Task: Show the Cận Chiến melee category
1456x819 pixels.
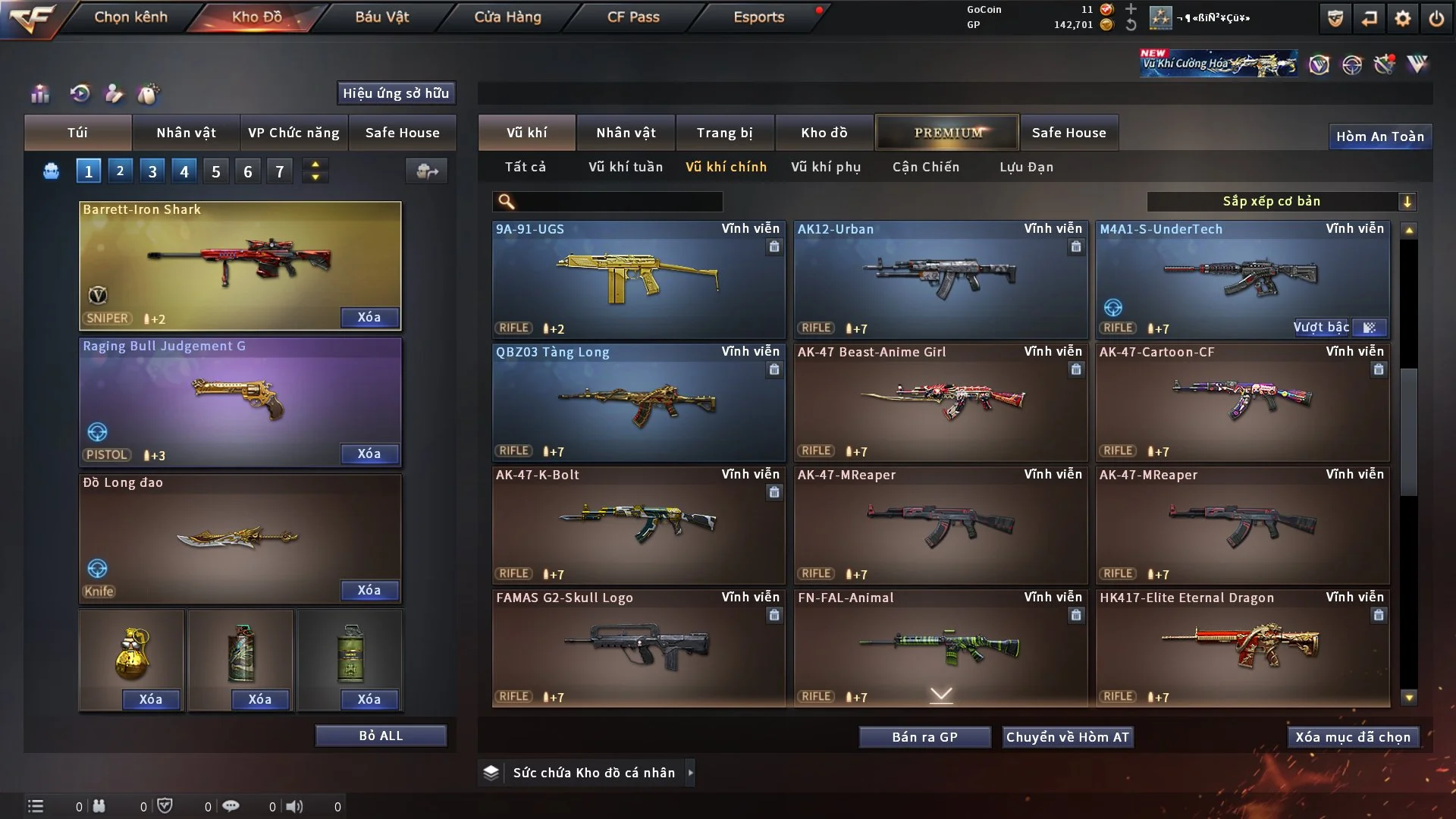Action: tap(926, 167)
